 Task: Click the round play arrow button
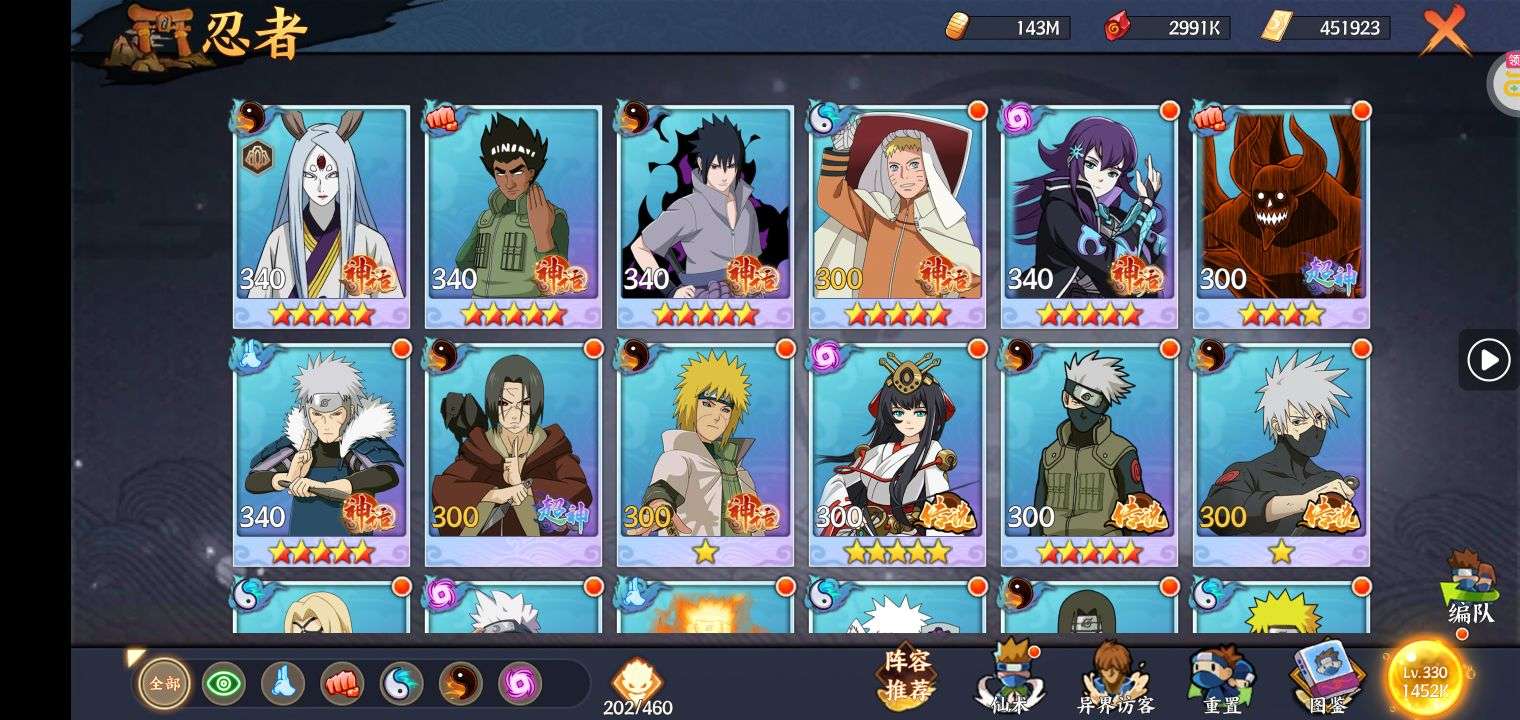1488,360
